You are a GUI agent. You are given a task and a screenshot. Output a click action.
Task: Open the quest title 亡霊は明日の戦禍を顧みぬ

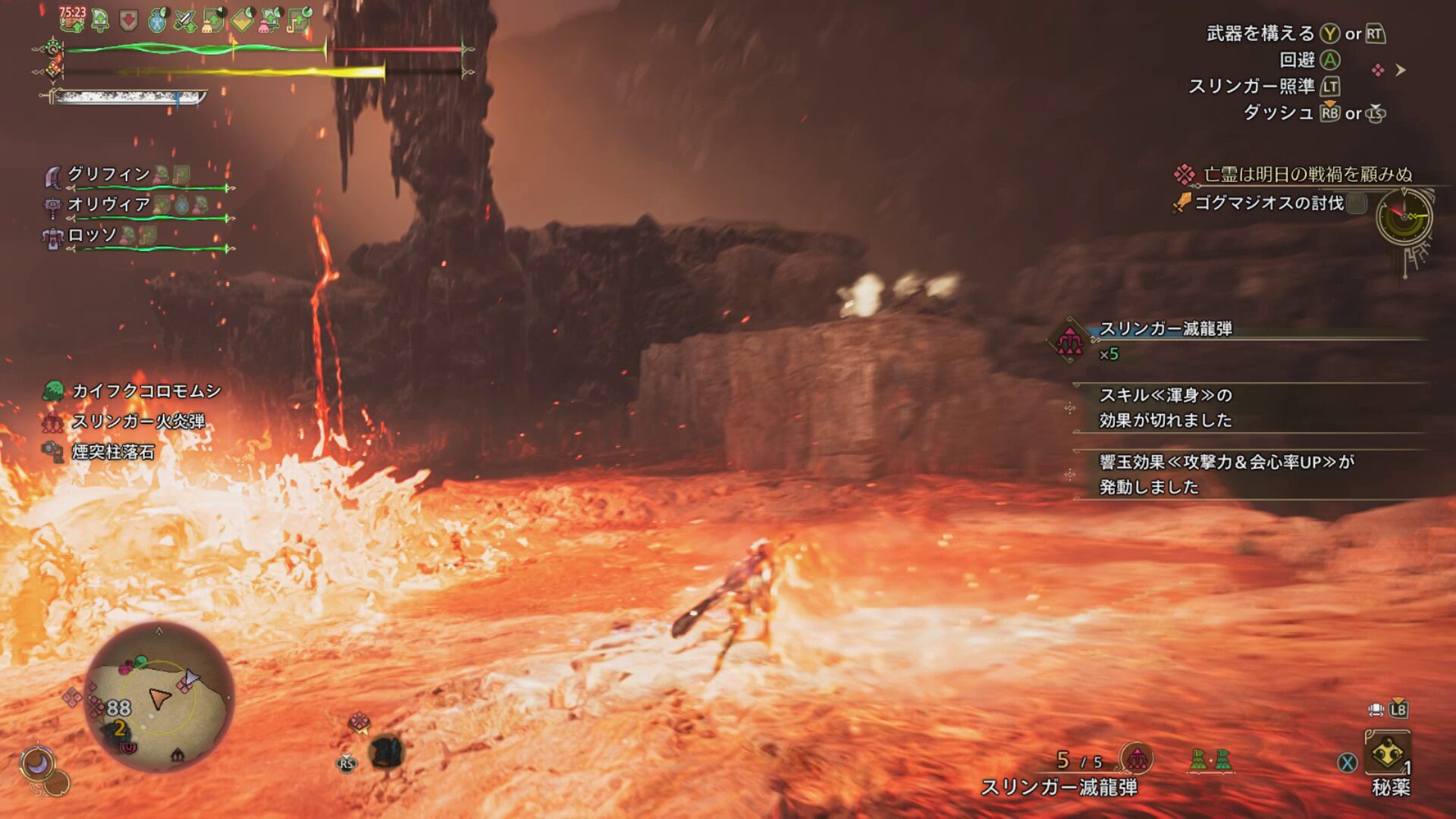[1307, 174]
